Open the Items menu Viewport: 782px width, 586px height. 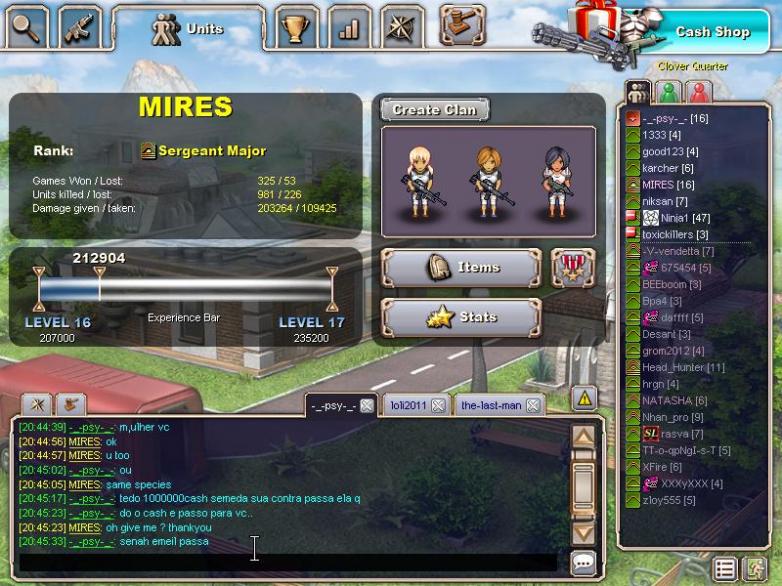461,268
